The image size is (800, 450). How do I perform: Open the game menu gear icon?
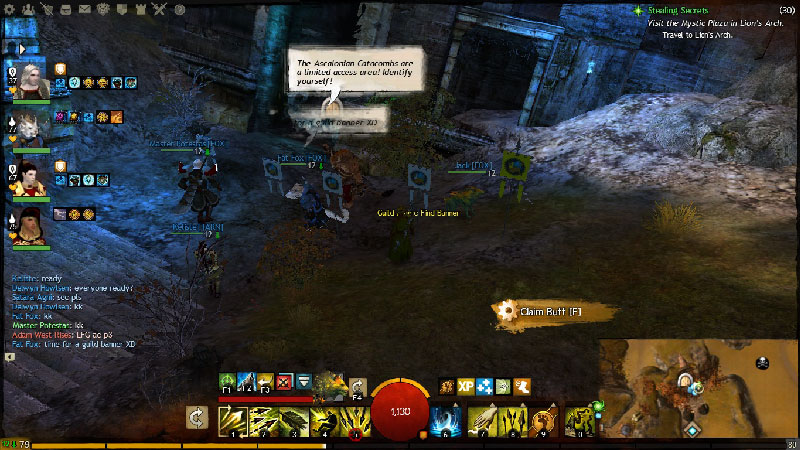(10, 10)
